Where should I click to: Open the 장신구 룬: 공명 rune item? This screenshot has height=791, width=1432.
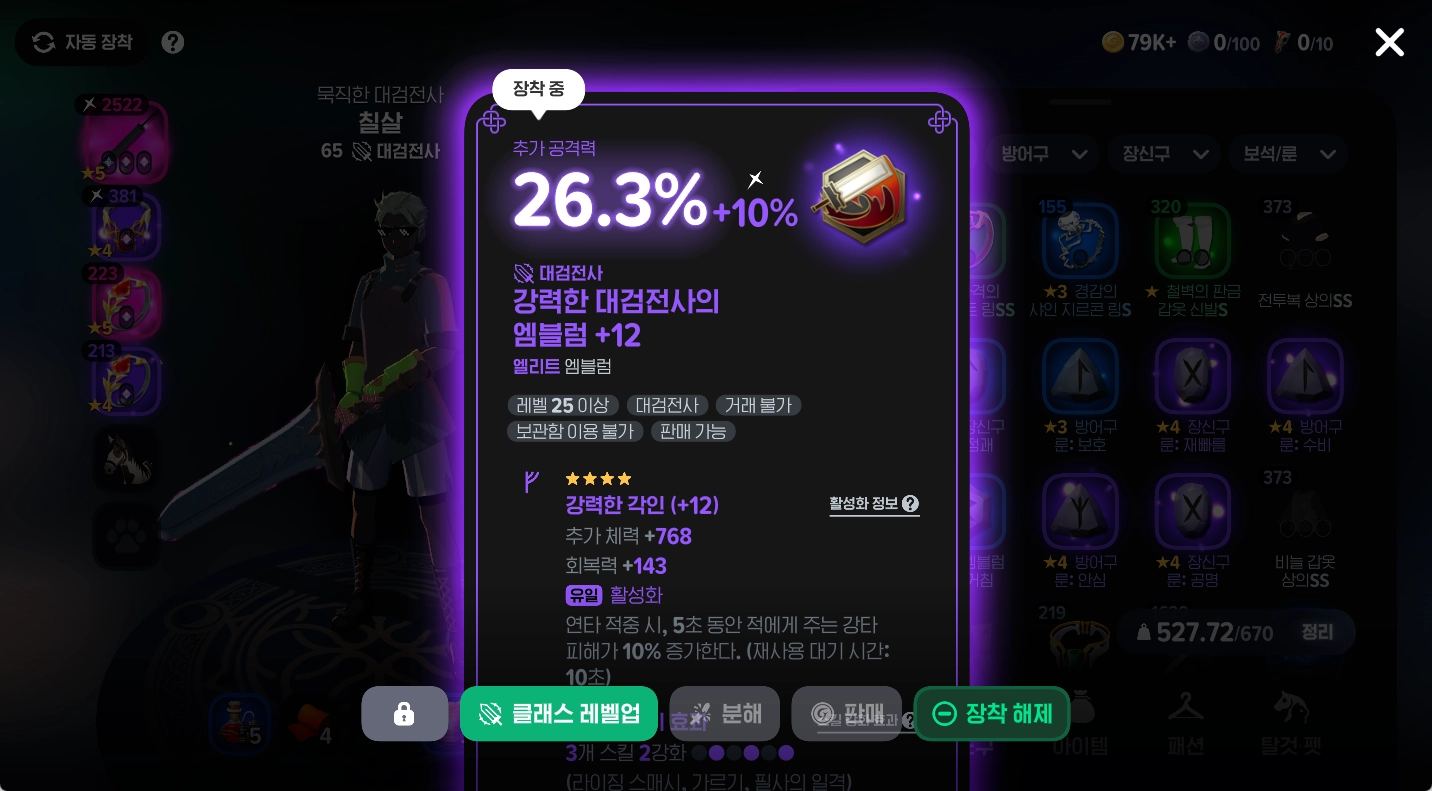click(1193, 511)
